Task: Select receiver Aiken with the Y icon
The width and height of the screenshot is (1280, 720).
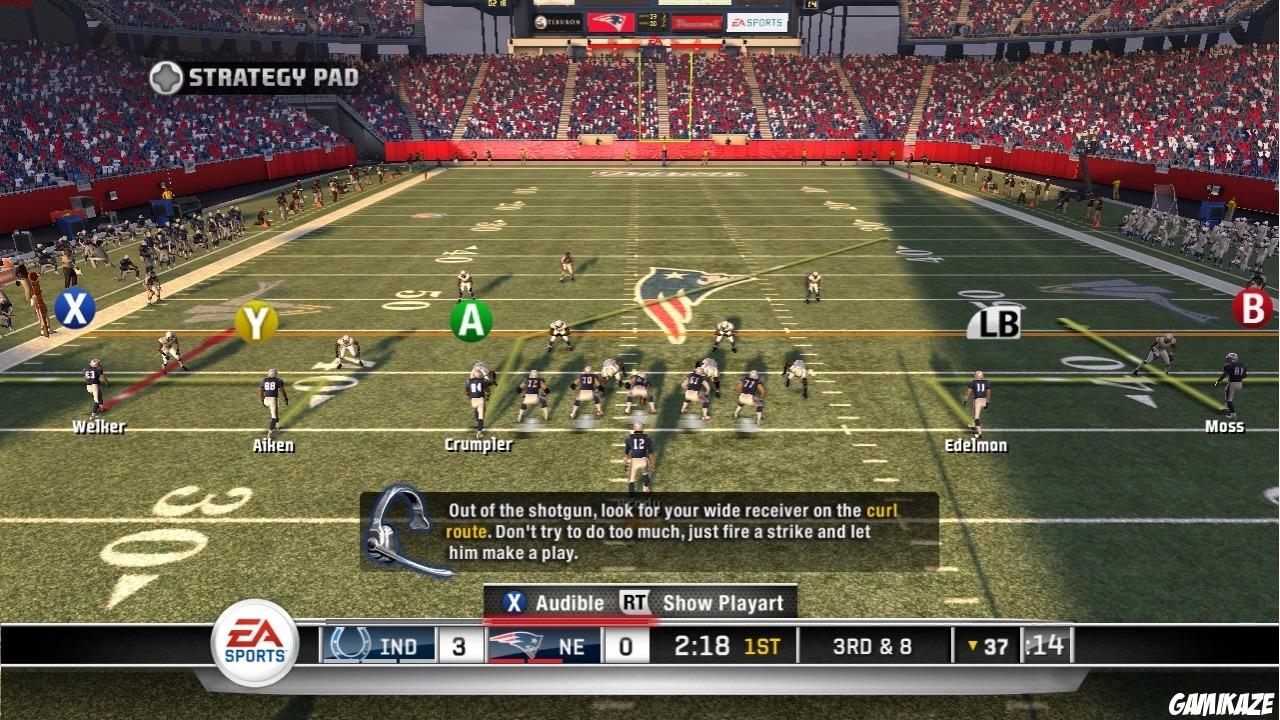Action: [x=254, y=324]
